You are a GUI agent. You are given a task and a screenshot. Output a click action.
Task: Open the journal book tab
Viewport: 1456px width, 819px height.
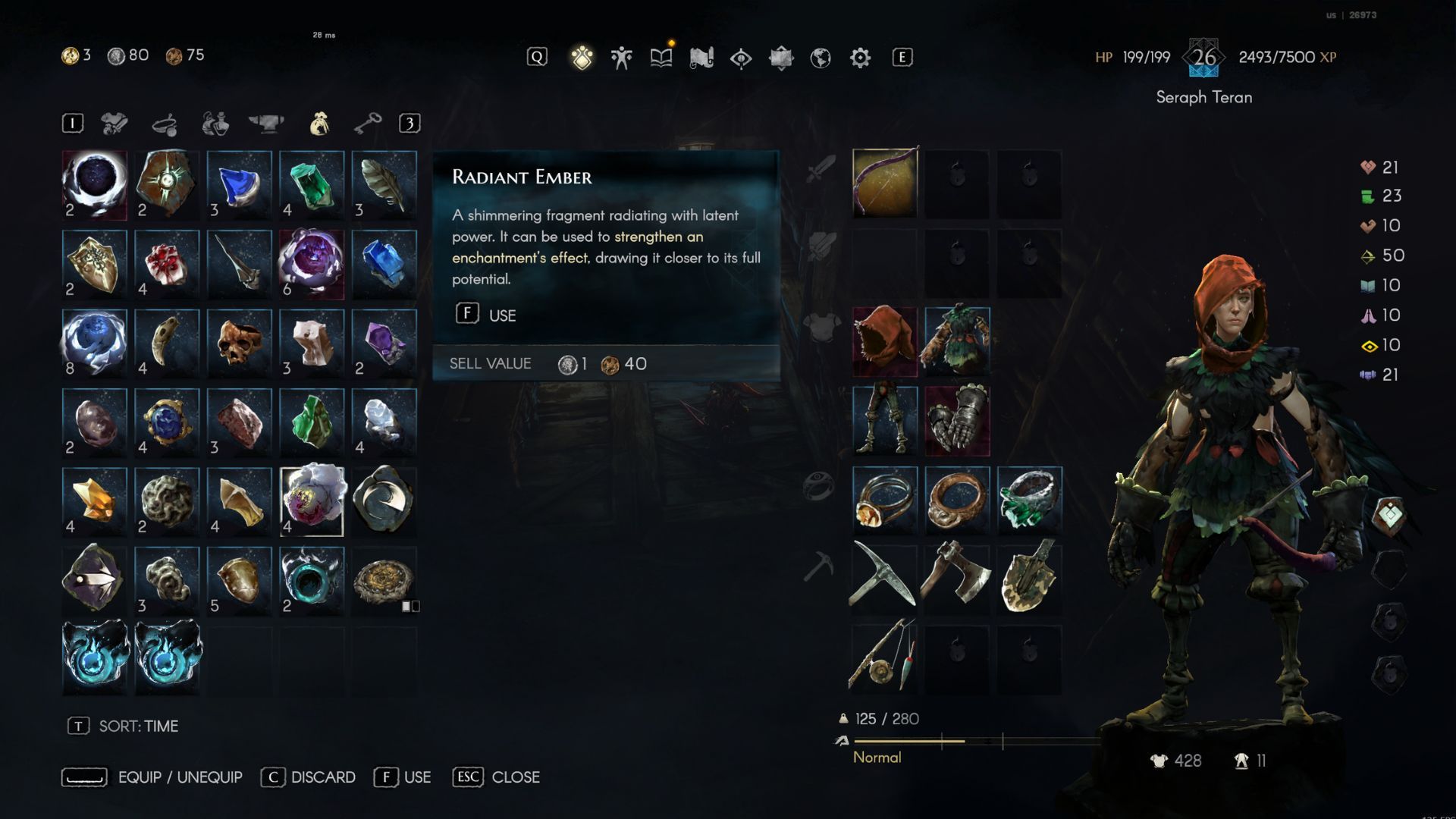[661, 58]
